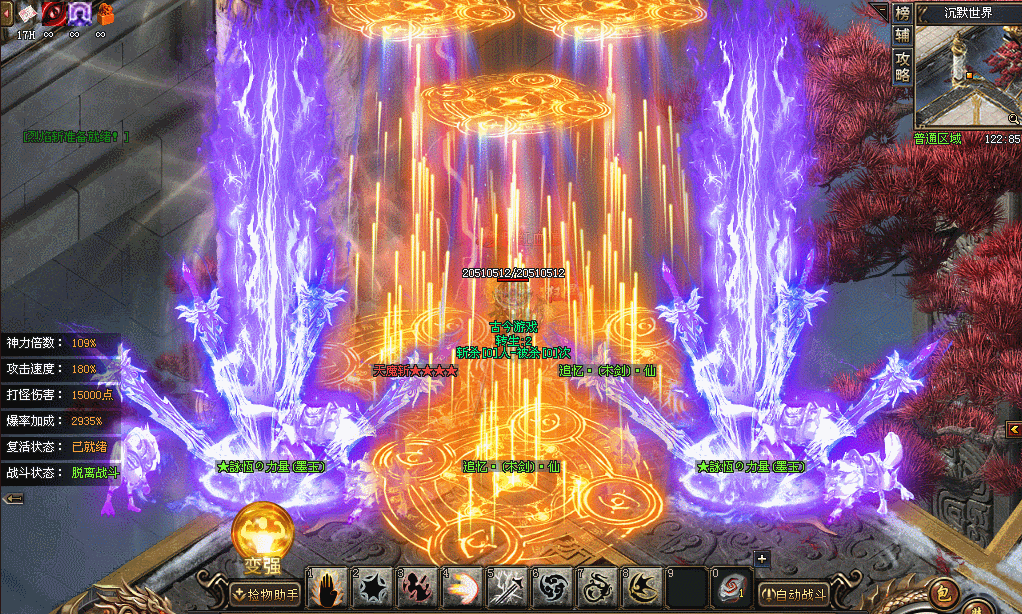
Task: Open the 攻略 strategy guide button
Action: click(x=903, y=65)
